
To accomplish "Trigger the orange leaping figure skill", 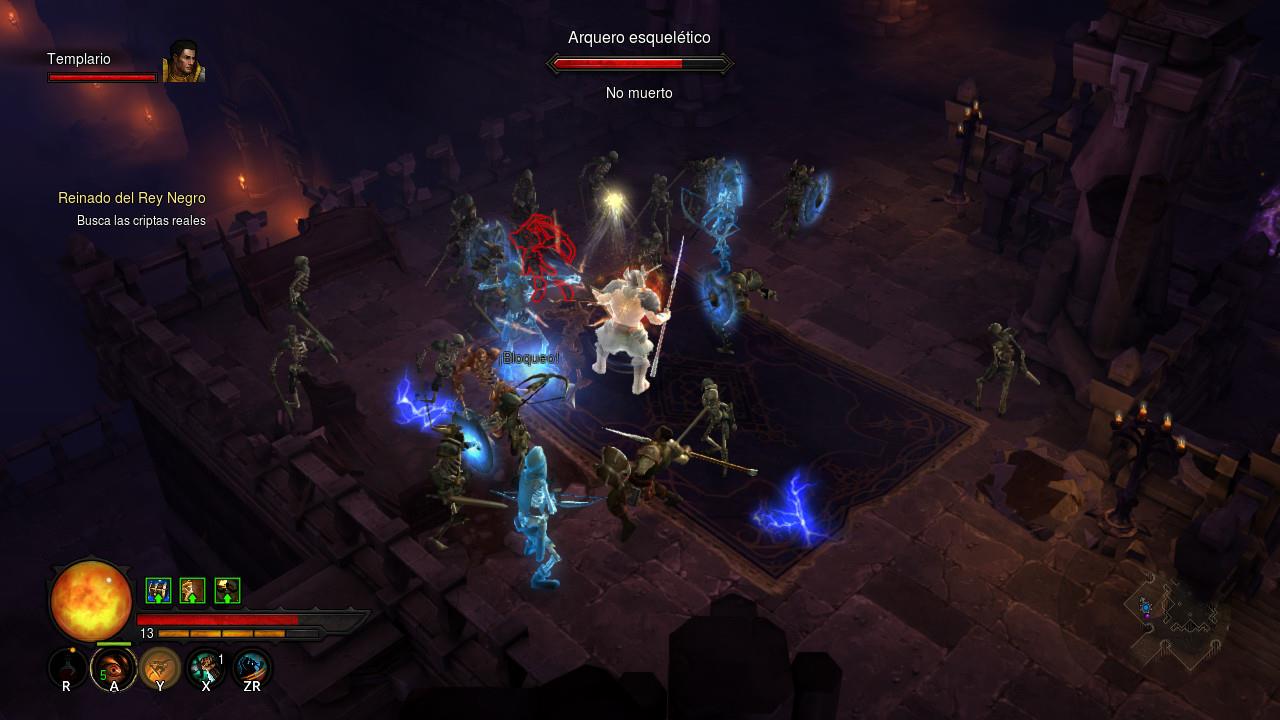I will point(159,666).
